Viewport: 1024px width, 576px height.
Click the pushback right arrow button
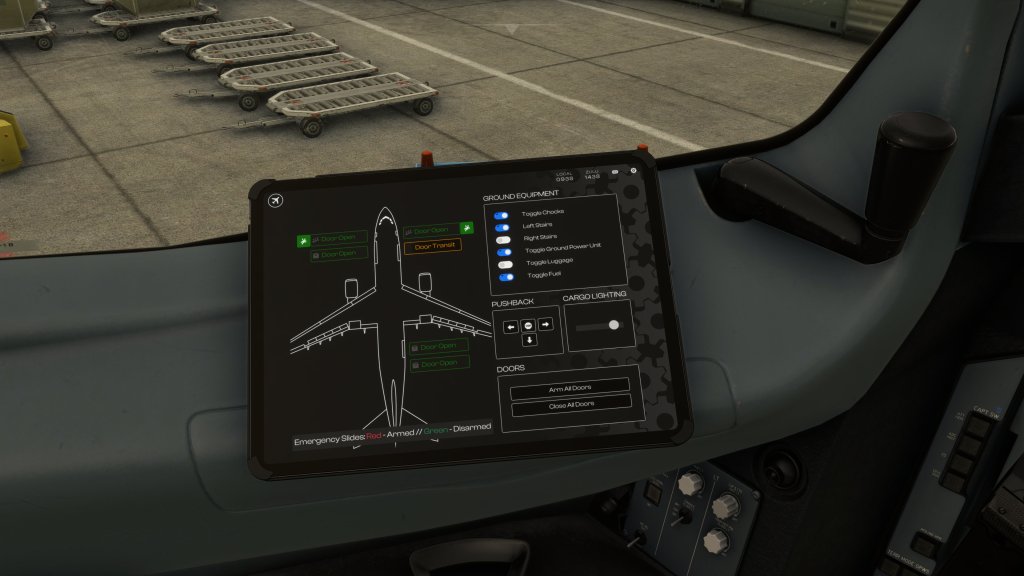545,324
